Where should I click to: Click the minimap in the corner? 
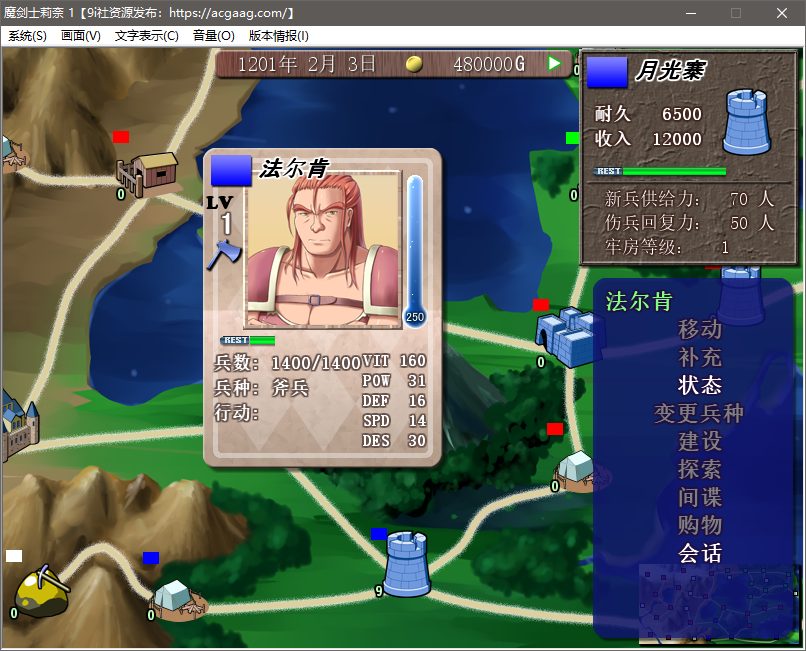tap(713, 601)
